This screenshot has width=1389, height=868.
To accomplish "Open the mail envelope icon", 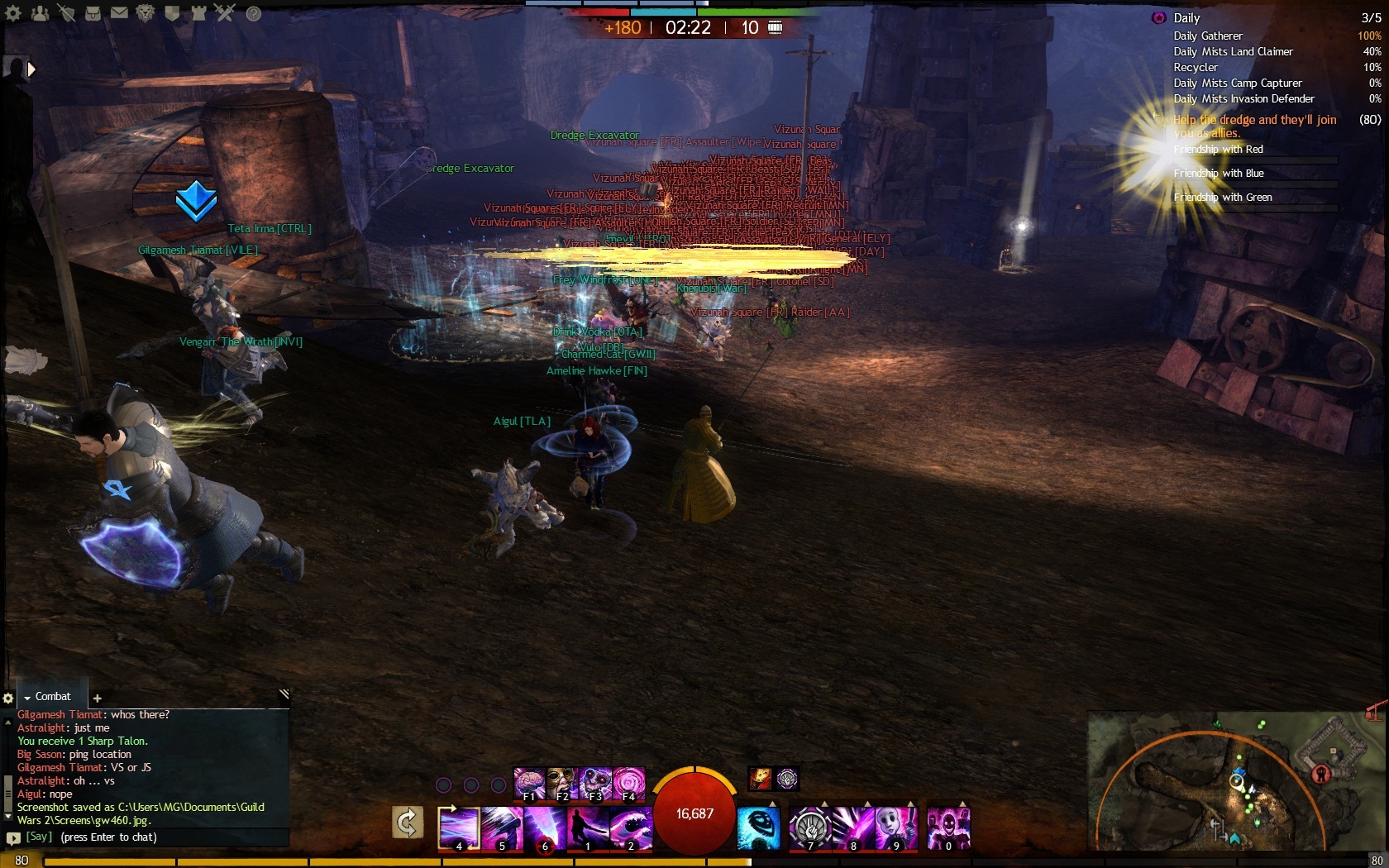I will point(119,13).
